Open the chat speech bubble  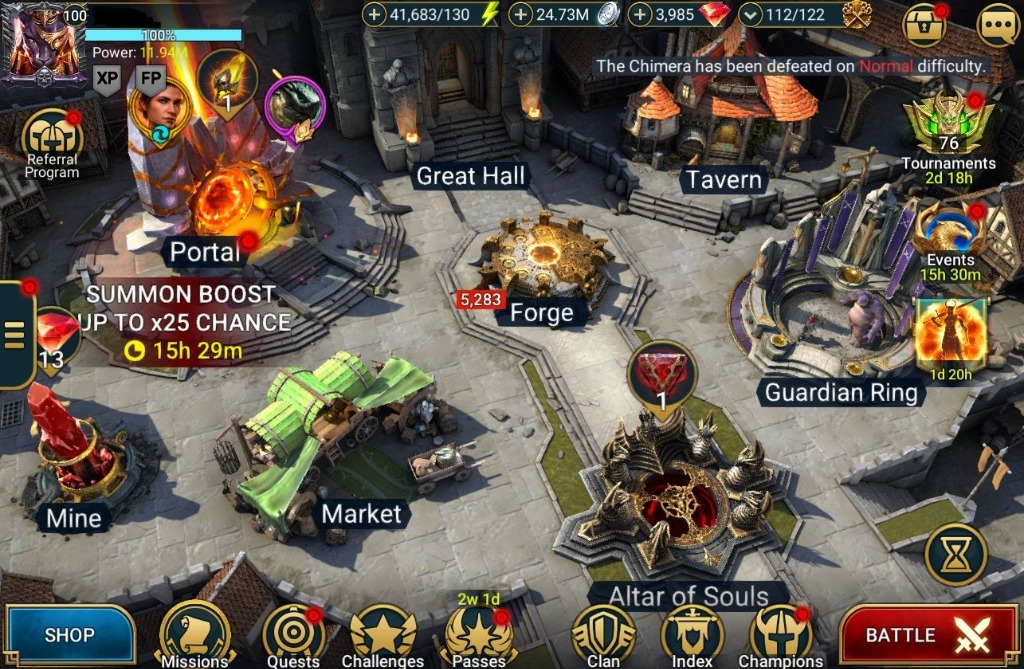click(996, 25)
